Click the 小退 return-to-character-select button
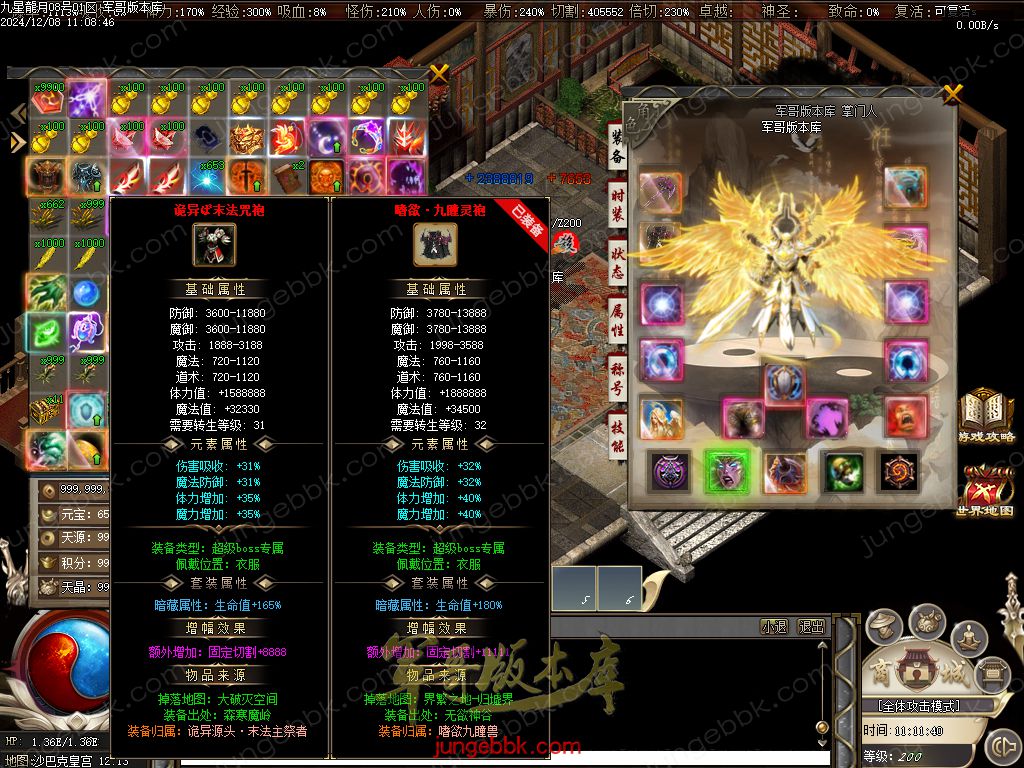 774,627
